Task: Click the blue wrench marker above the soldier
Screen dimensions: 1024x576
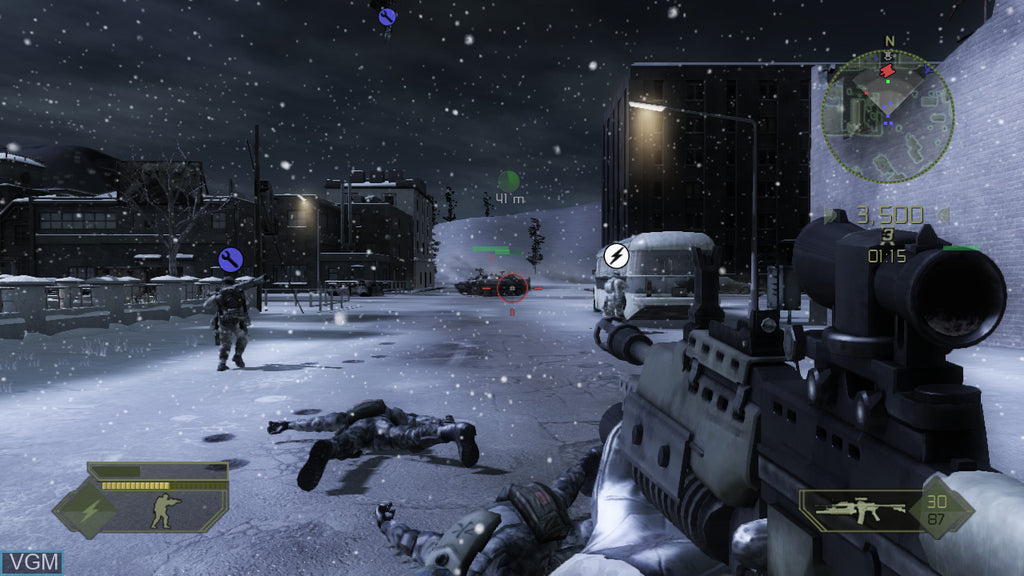Action: 231,260
